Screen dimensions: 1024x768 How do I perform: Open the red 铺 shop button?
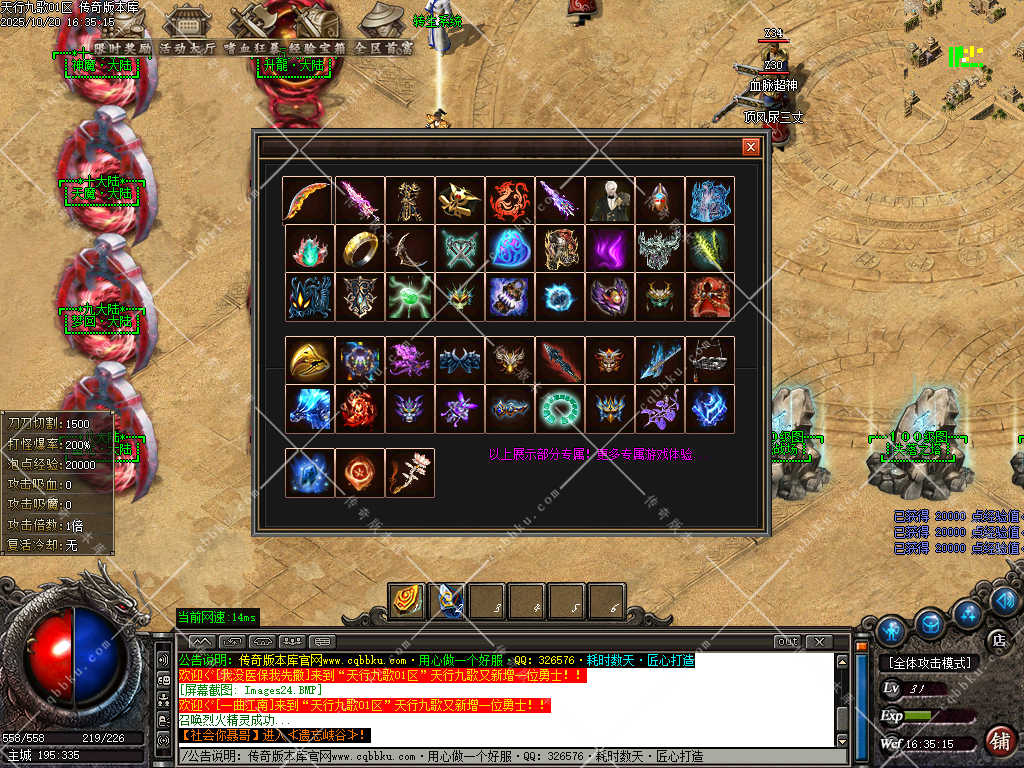pos(998,741)
